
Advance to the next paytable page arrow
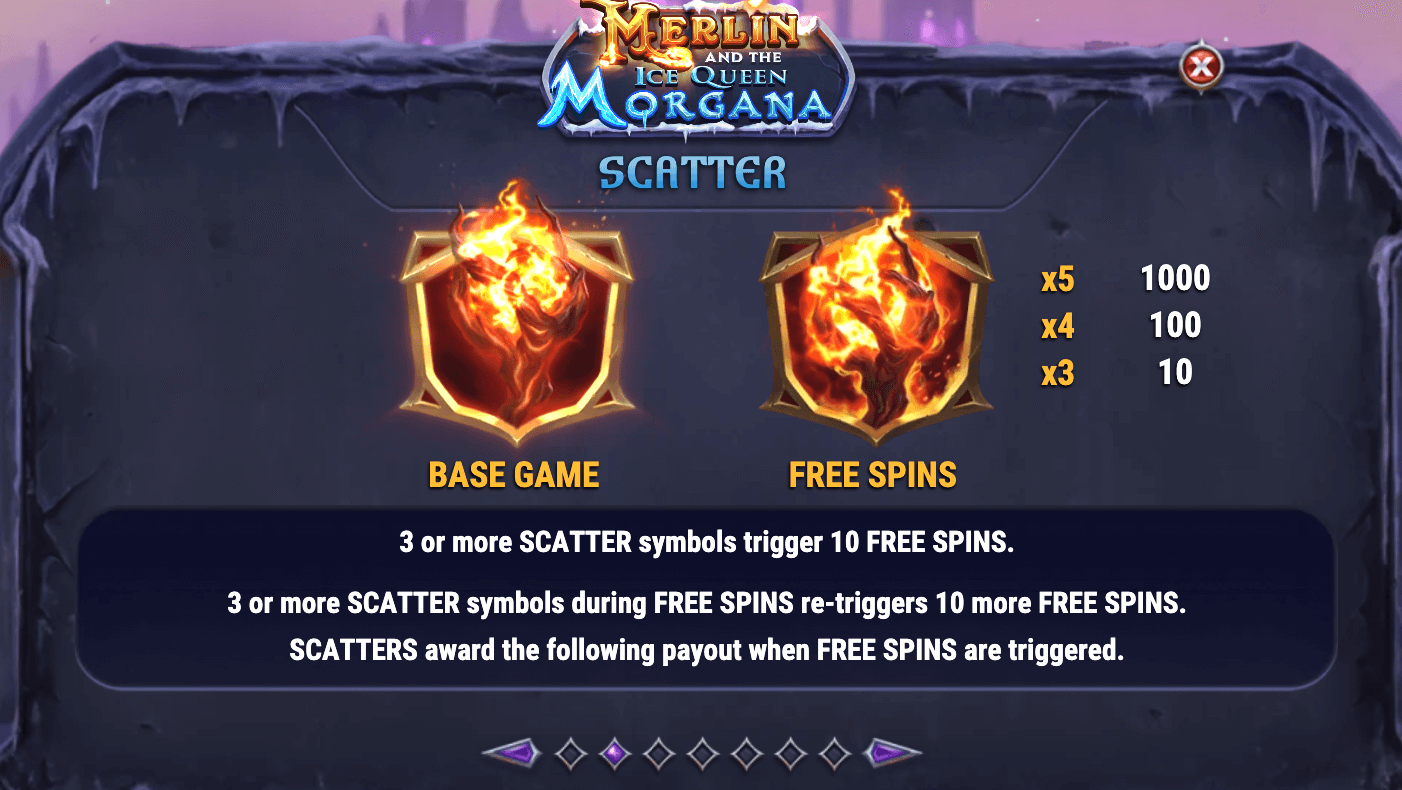click(x=892, y=753)
